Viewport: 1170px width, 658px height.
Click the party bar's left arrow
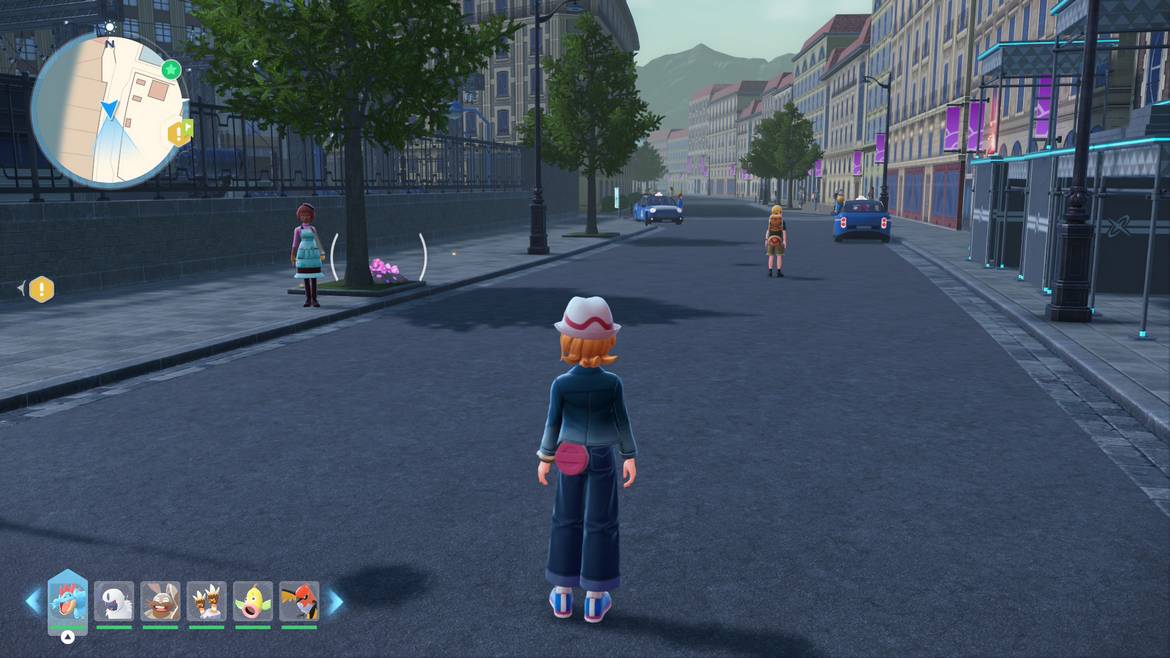[x=33, y=601]
